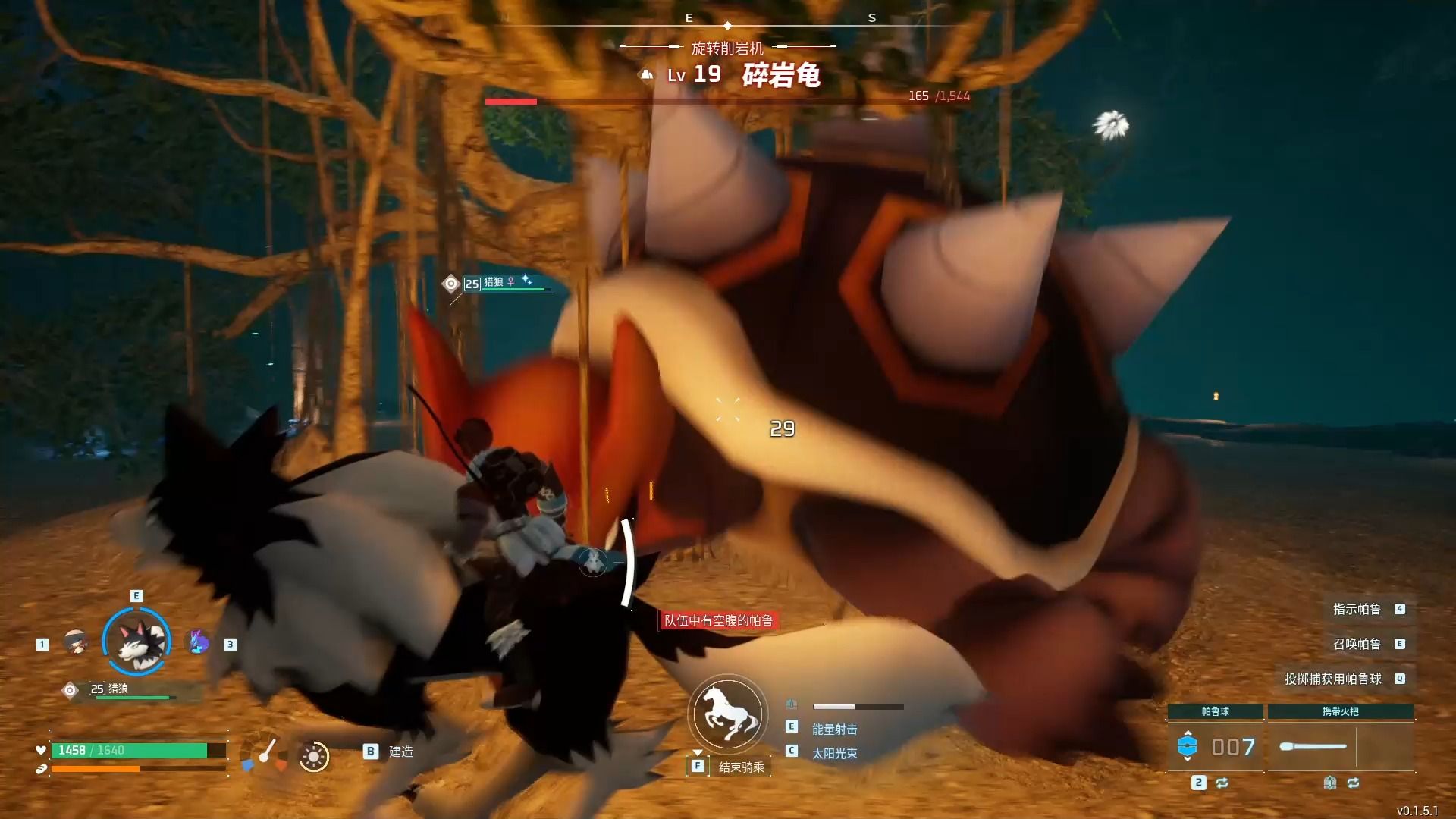Activate the 能量射击 skill
Viewport: 1456px width, 819px height.
[x=834, y=729]
